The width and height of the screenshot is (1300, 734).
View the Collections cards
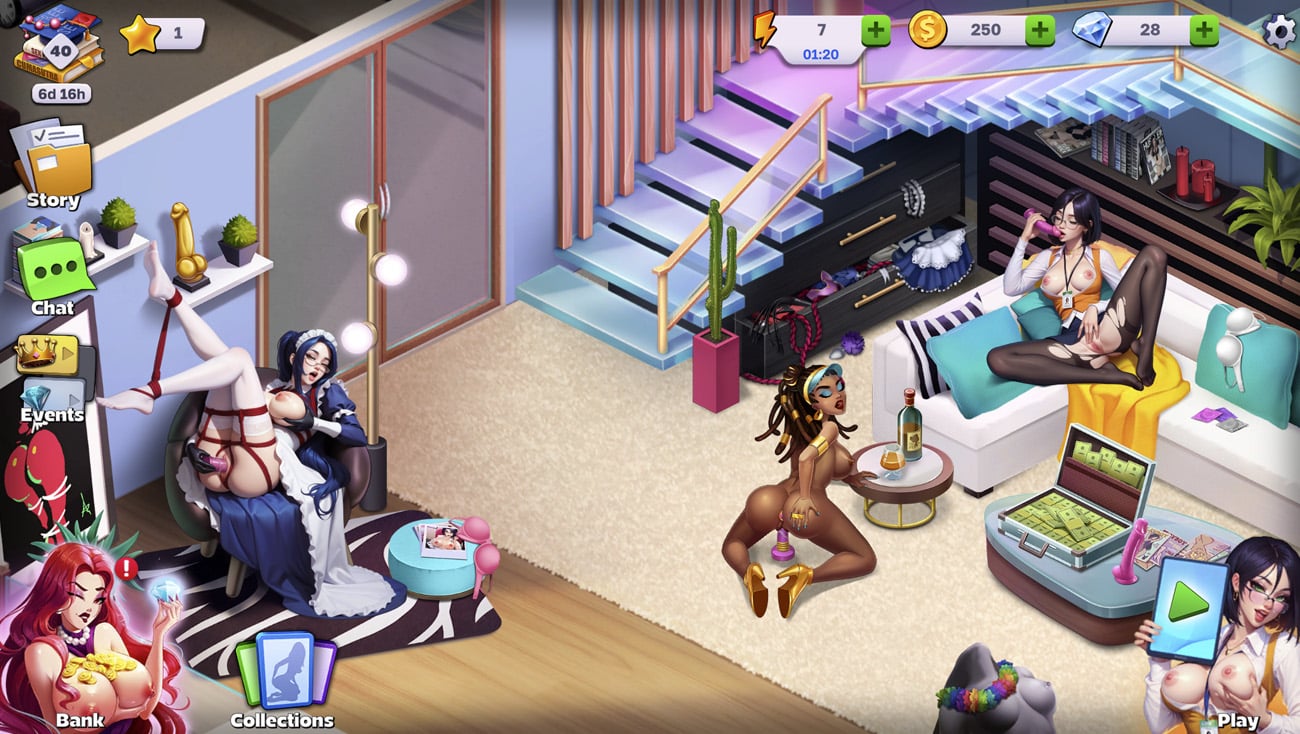pyautogui.click(x=284, y=675)
